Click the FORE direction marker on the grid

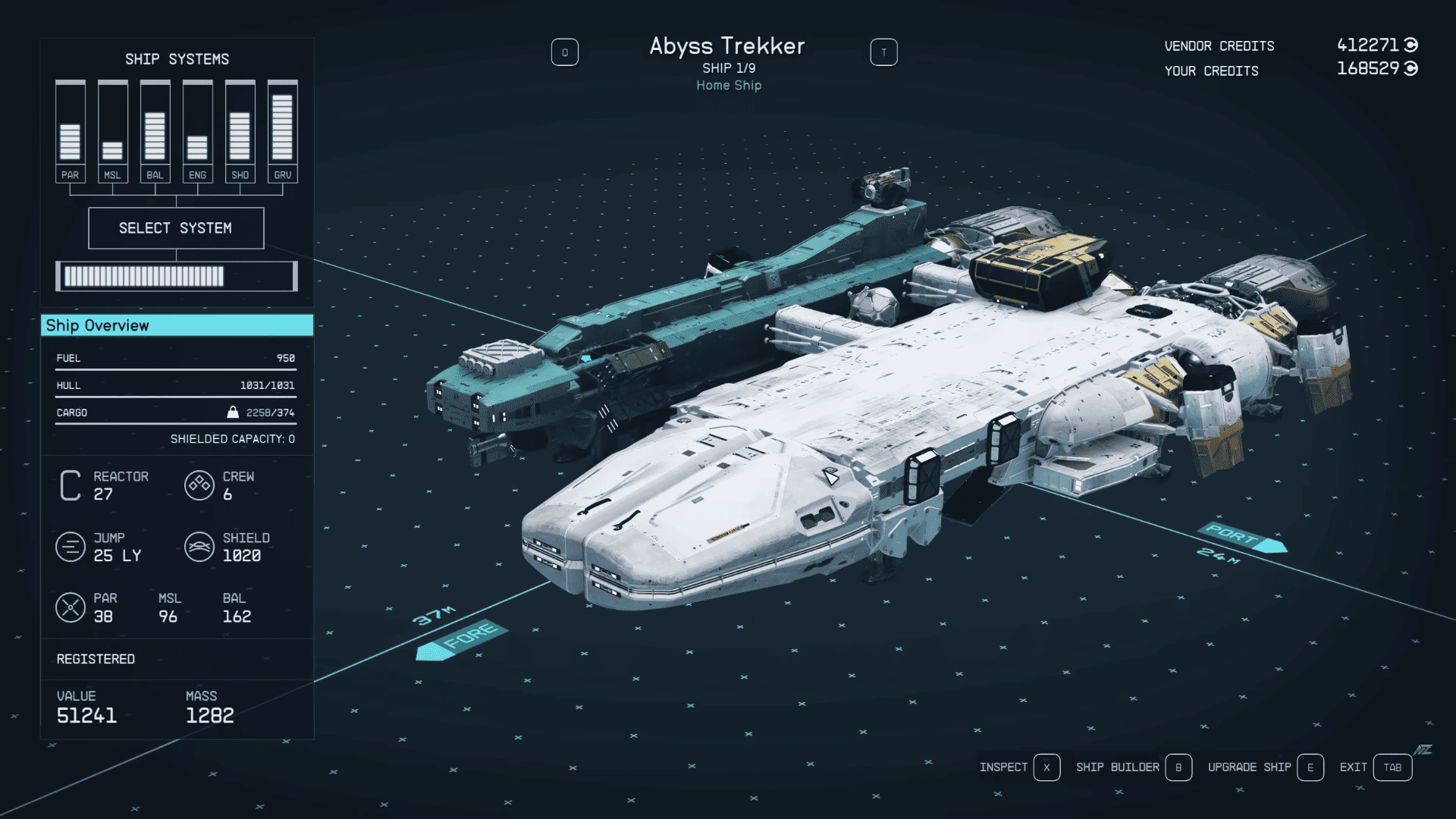pos(463,641)
